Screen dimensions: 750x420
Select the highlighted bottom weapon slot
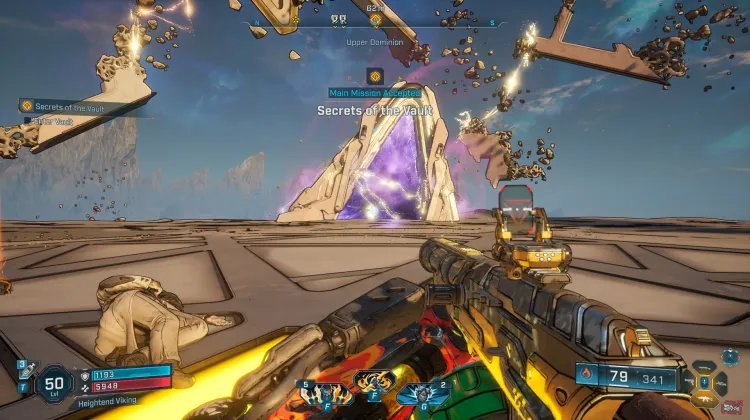click(704, 397)
